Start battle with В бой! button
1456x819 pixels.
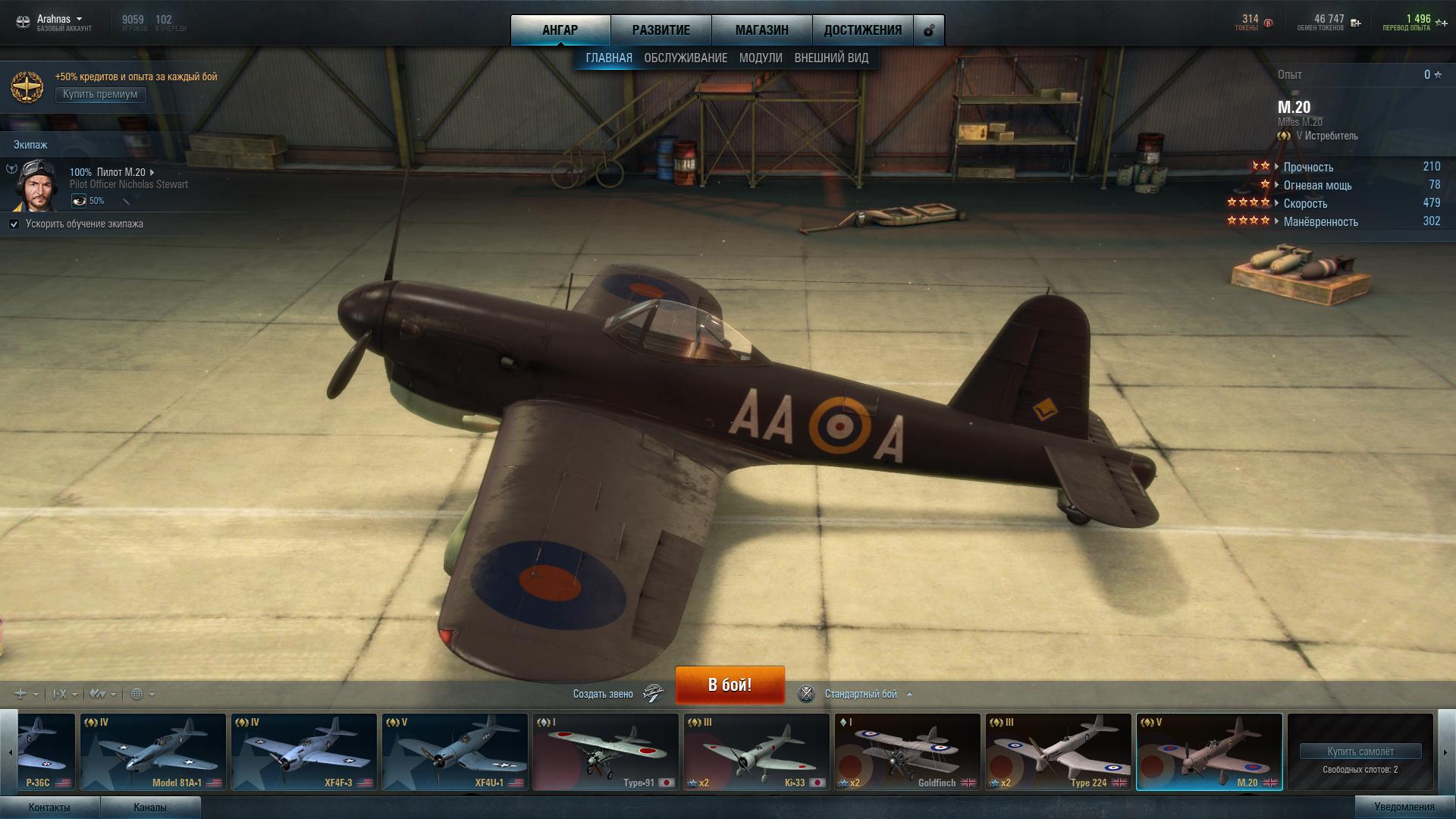point(730,685)
